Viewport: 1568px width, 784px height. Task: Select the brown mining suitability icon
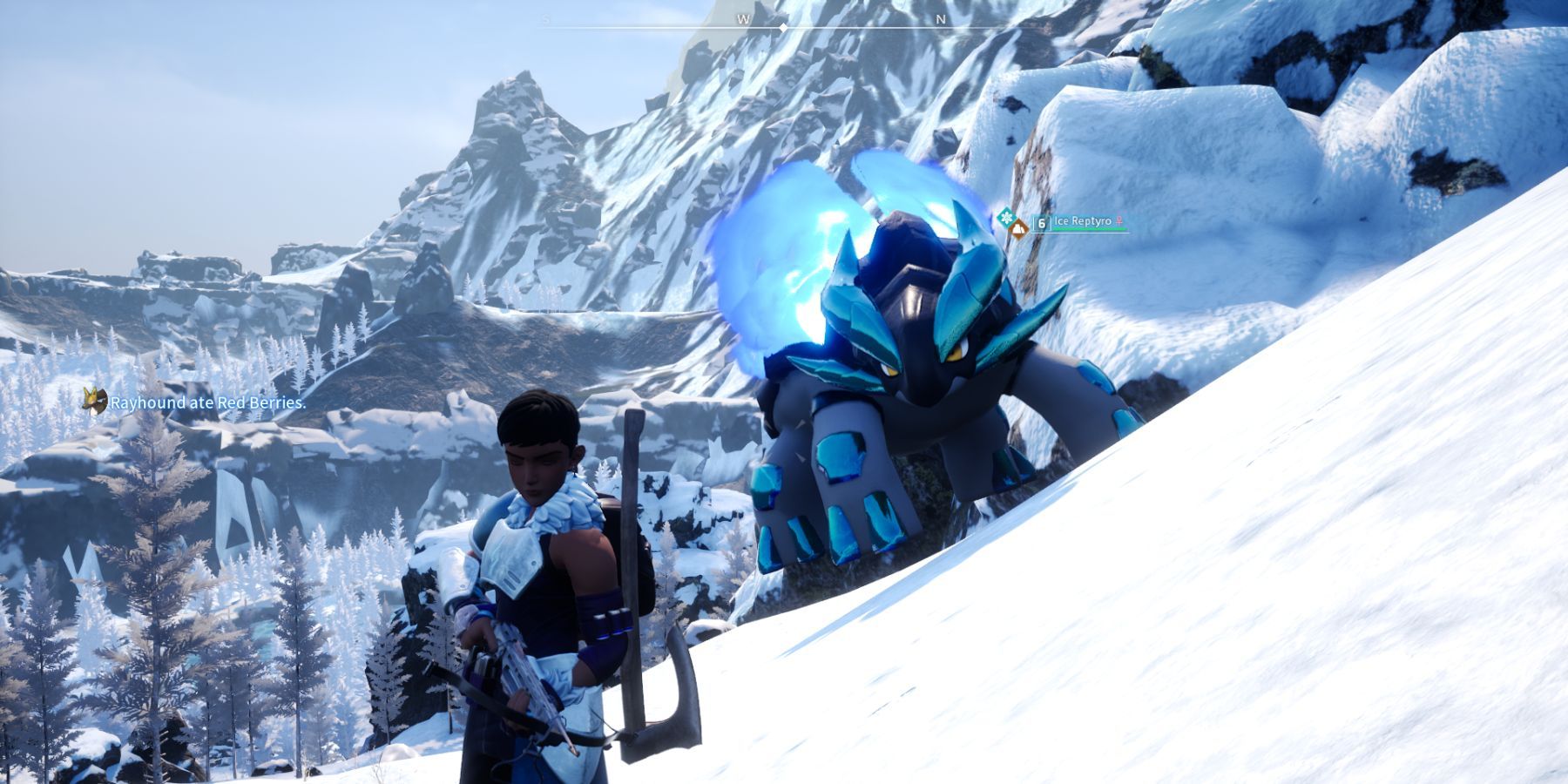[1019, 230]
